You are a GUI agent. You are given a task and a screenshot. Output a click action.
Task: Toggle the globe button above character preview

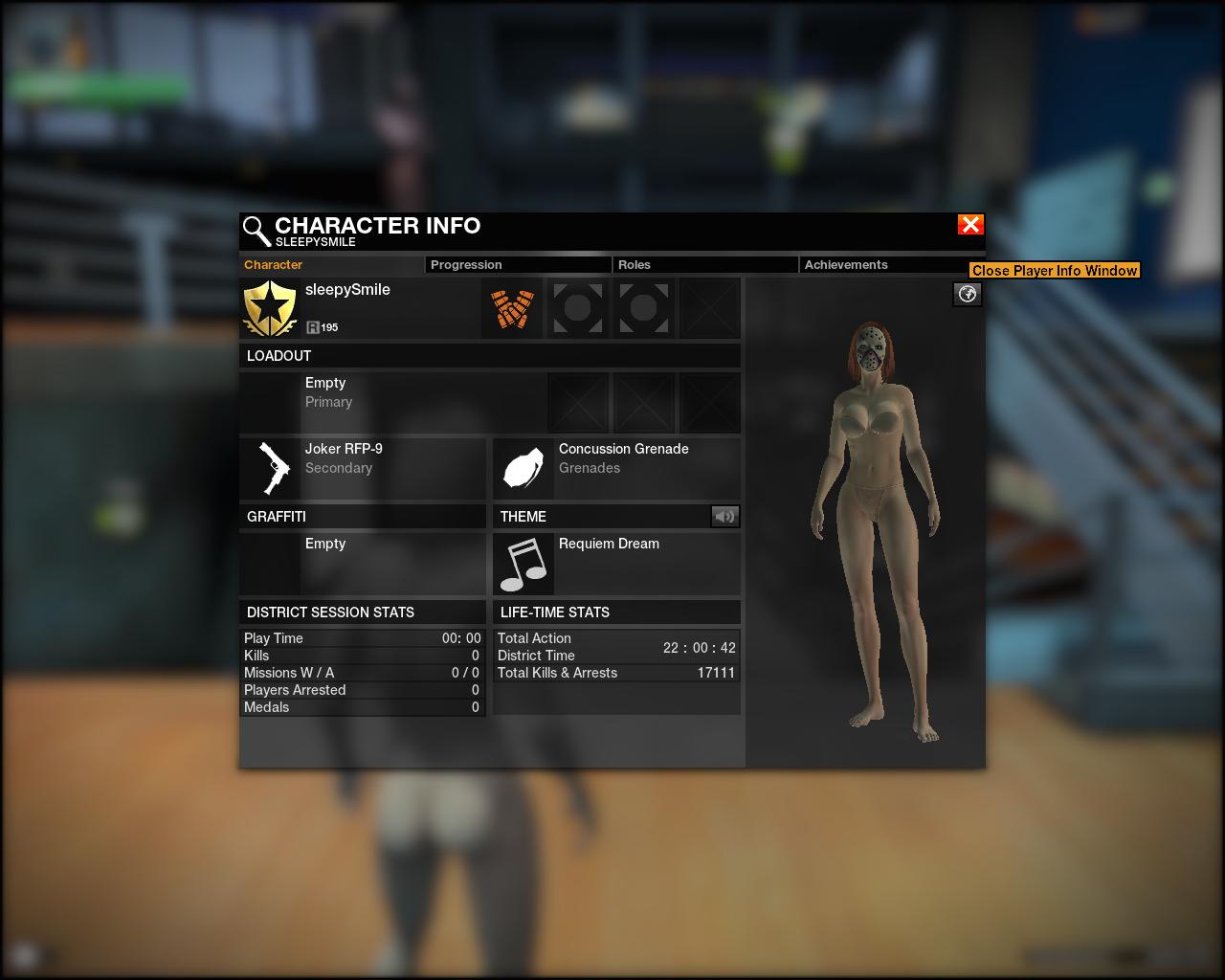[x=968, y=294]
